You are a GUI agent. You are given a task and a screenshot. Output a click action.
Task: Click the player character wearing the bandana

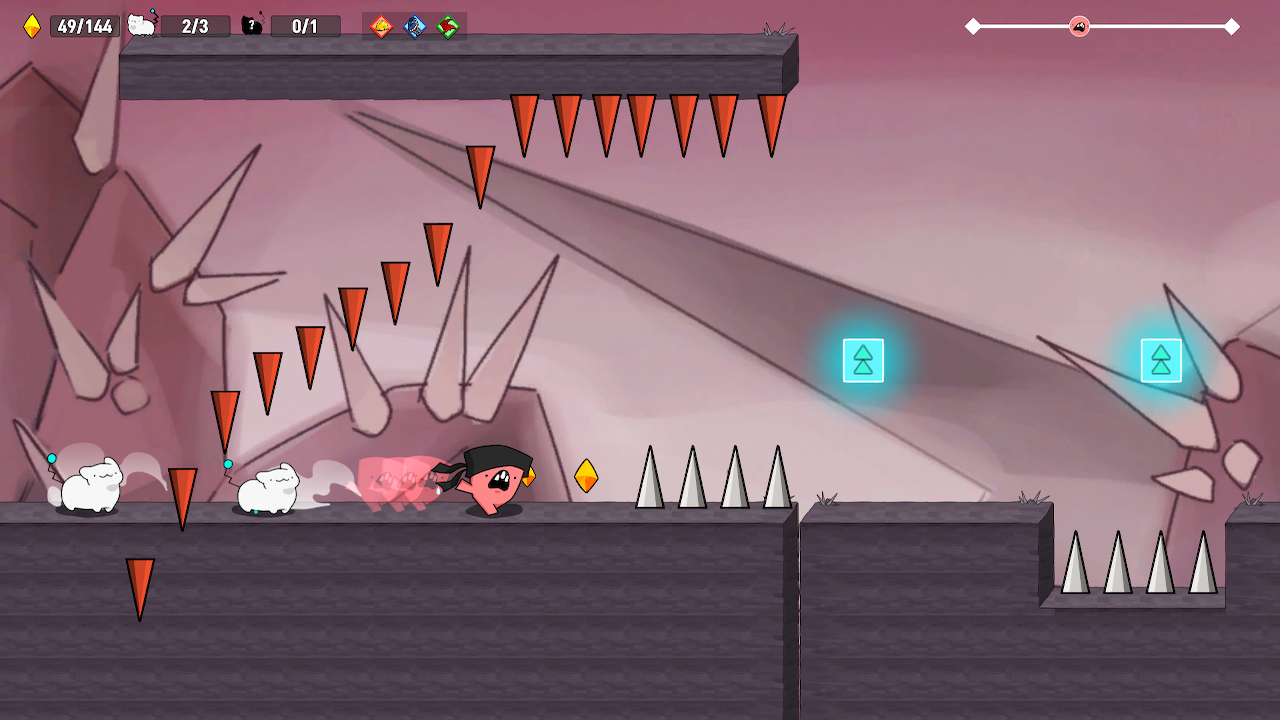pos(493,480)
